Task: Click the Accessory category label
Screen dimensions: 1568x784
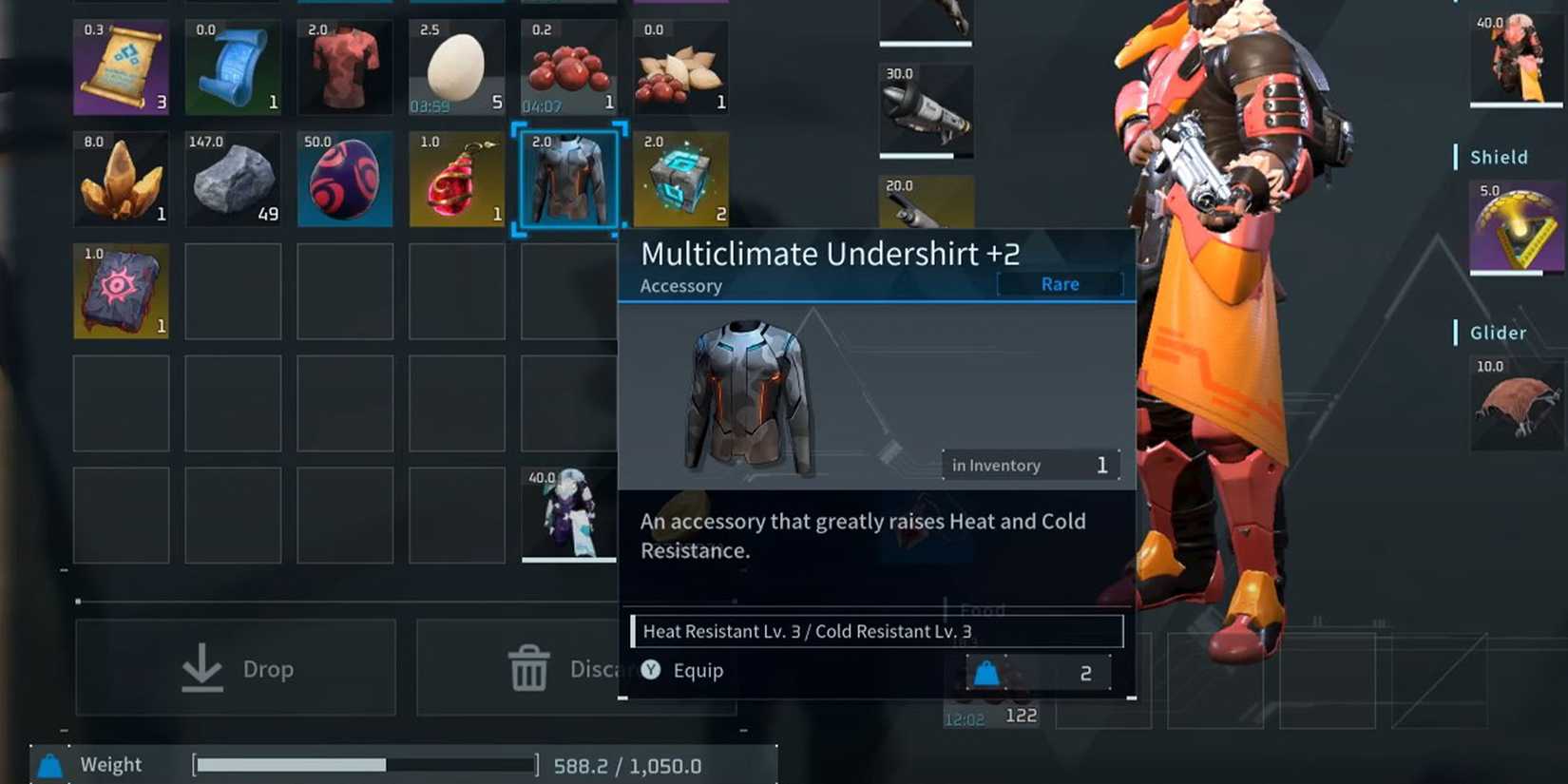Action: click(x=679, y=285)
